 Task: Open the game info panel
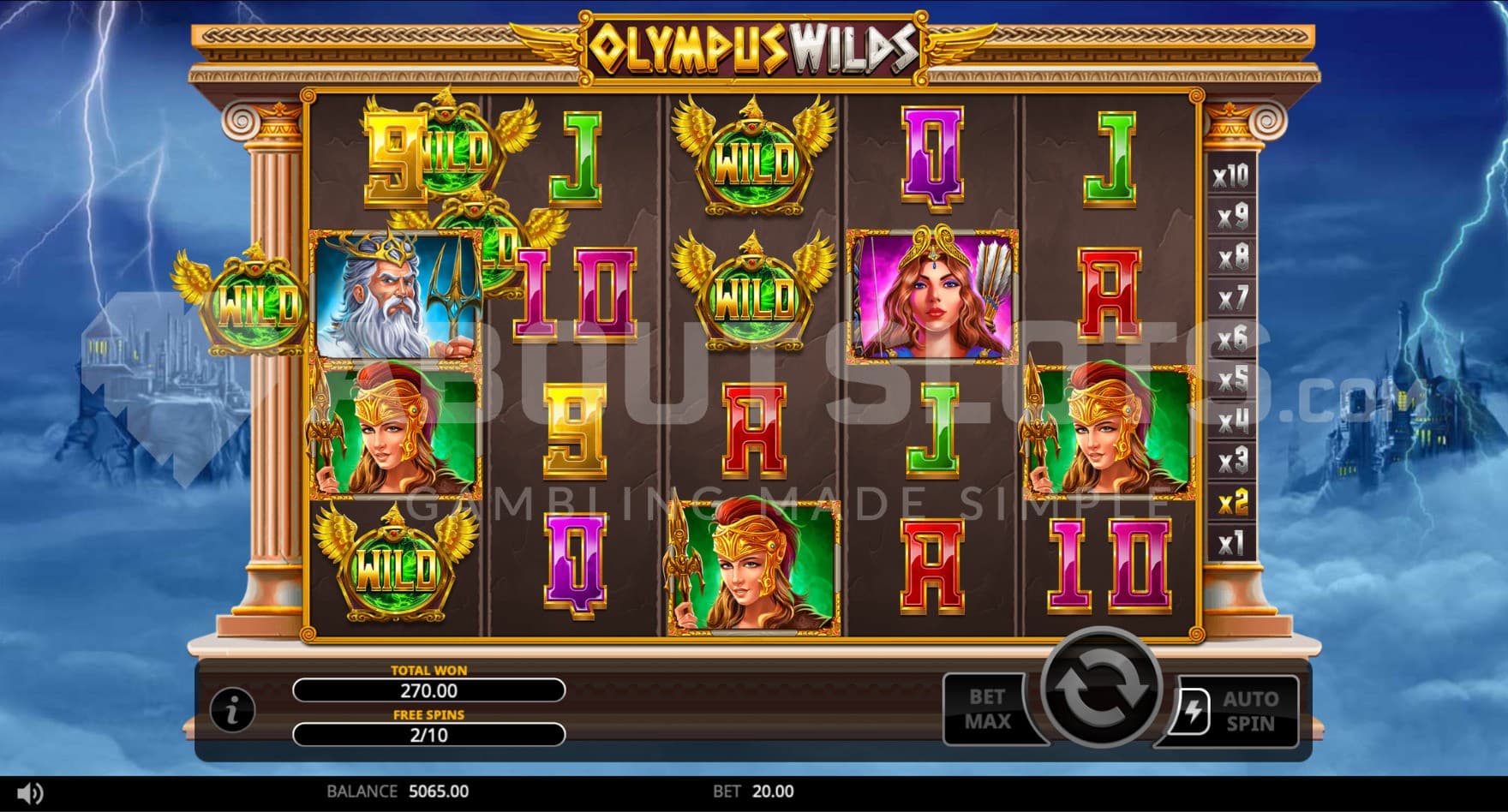click(232, 709)
